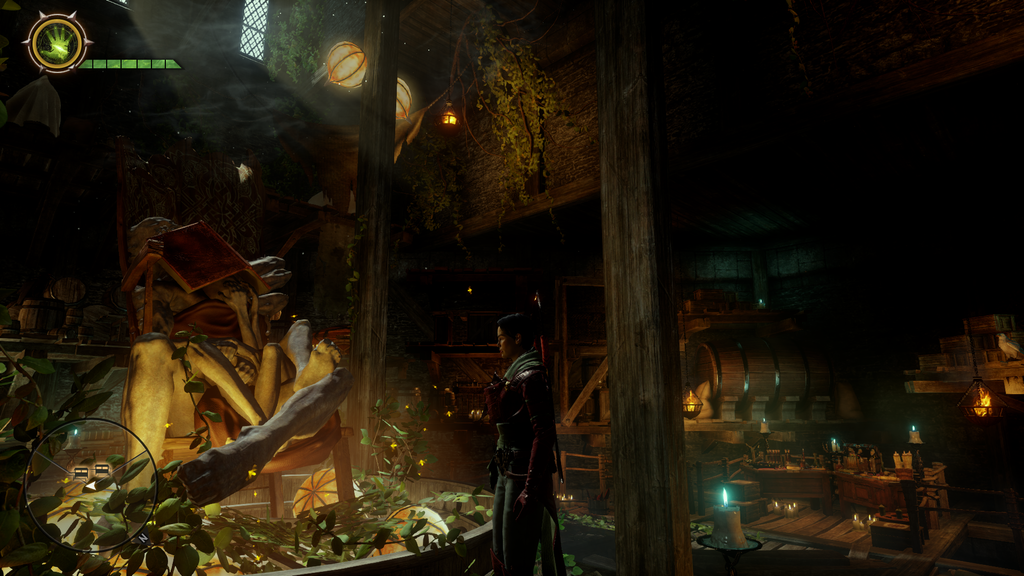The height and width of the screenshot is (576, 1024).
Task: Select the white player arrow on the radar
Action: pyautogui.click(x=91, y=485)
